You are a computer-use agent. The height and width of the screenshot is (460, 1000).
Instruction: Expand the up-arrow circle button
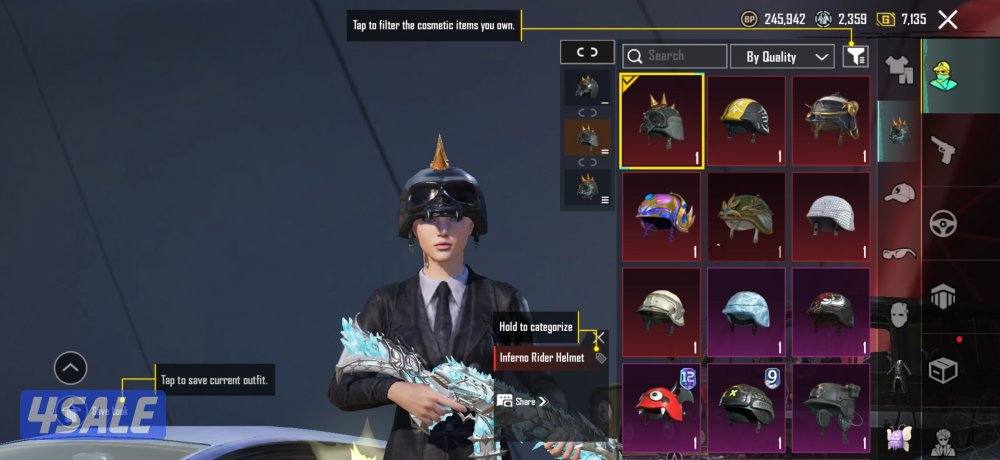pos(70,369)
